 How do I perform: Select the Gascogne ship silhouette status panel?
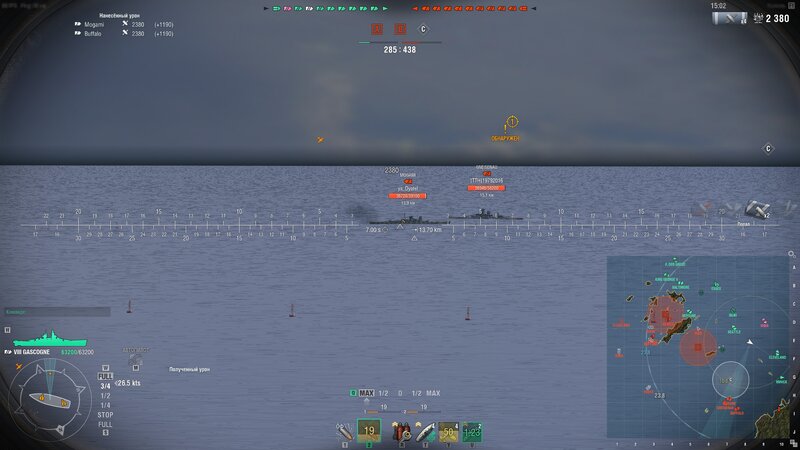pos(35,341)
